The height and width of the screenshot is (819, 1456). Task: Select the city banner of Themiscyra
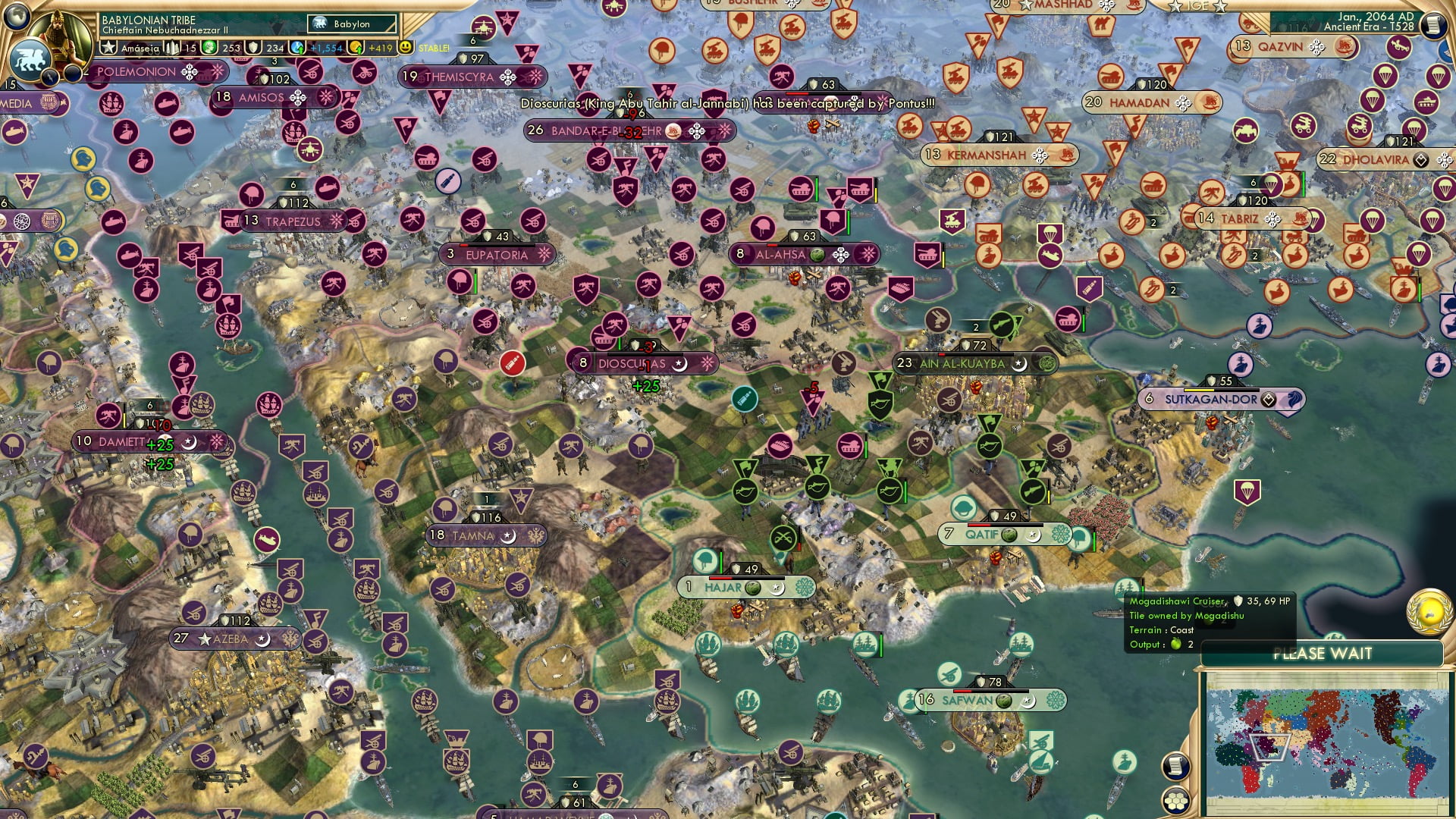click(x=470, y=77)
